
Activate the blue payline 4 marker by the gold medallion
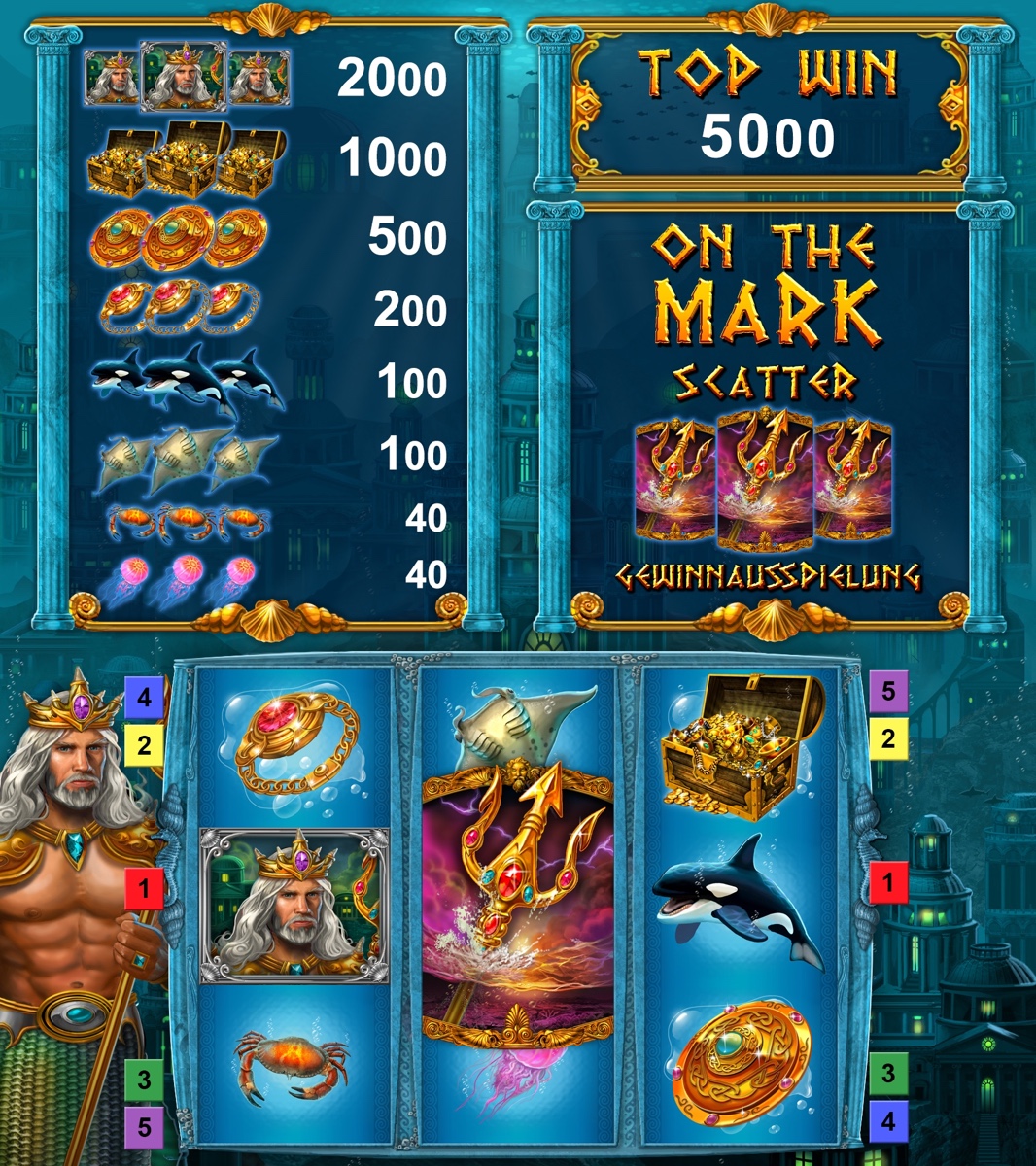888,1120
